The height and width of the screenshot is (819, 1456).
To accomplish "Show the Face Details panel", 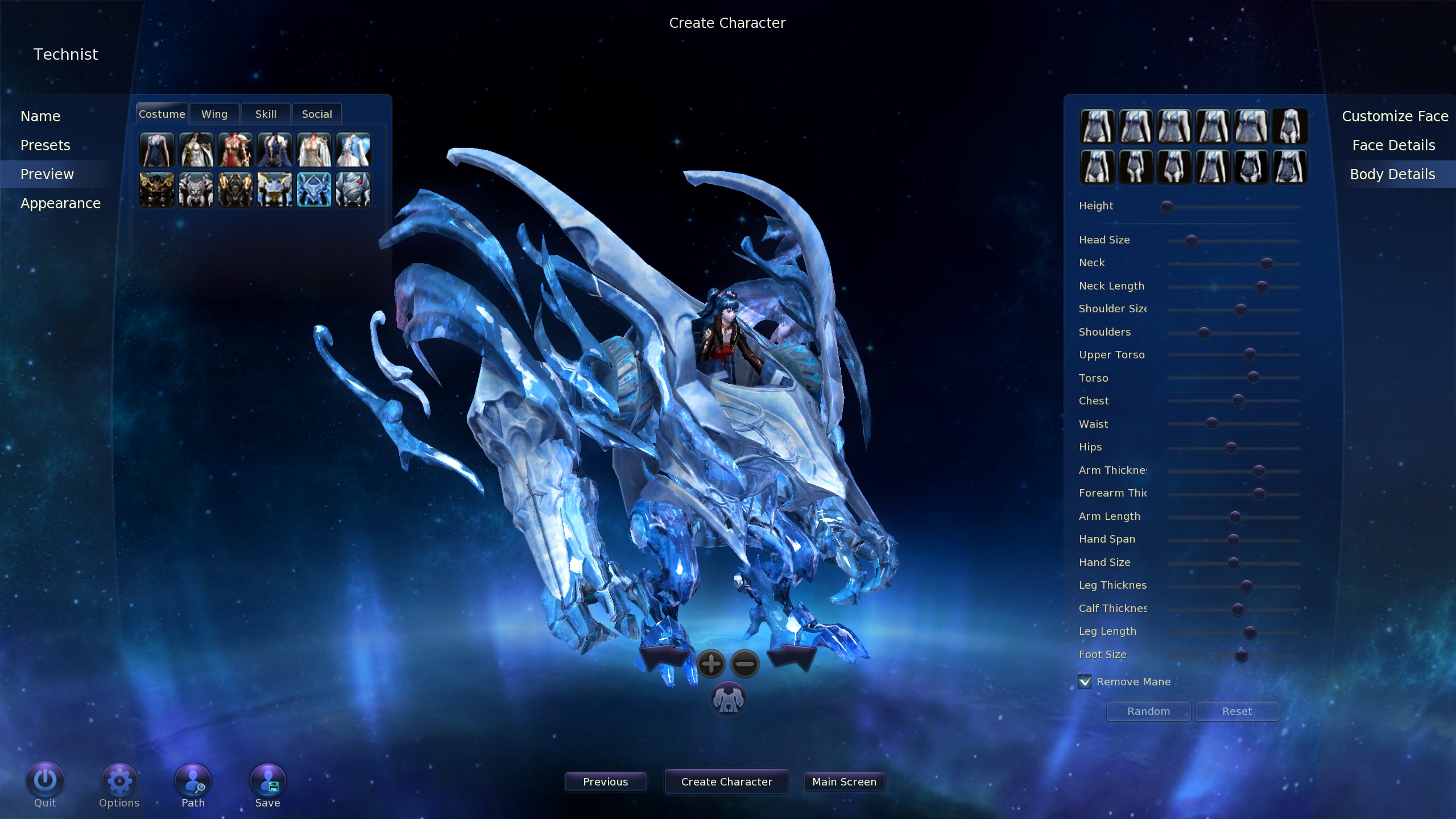I will pos(1393,146).
